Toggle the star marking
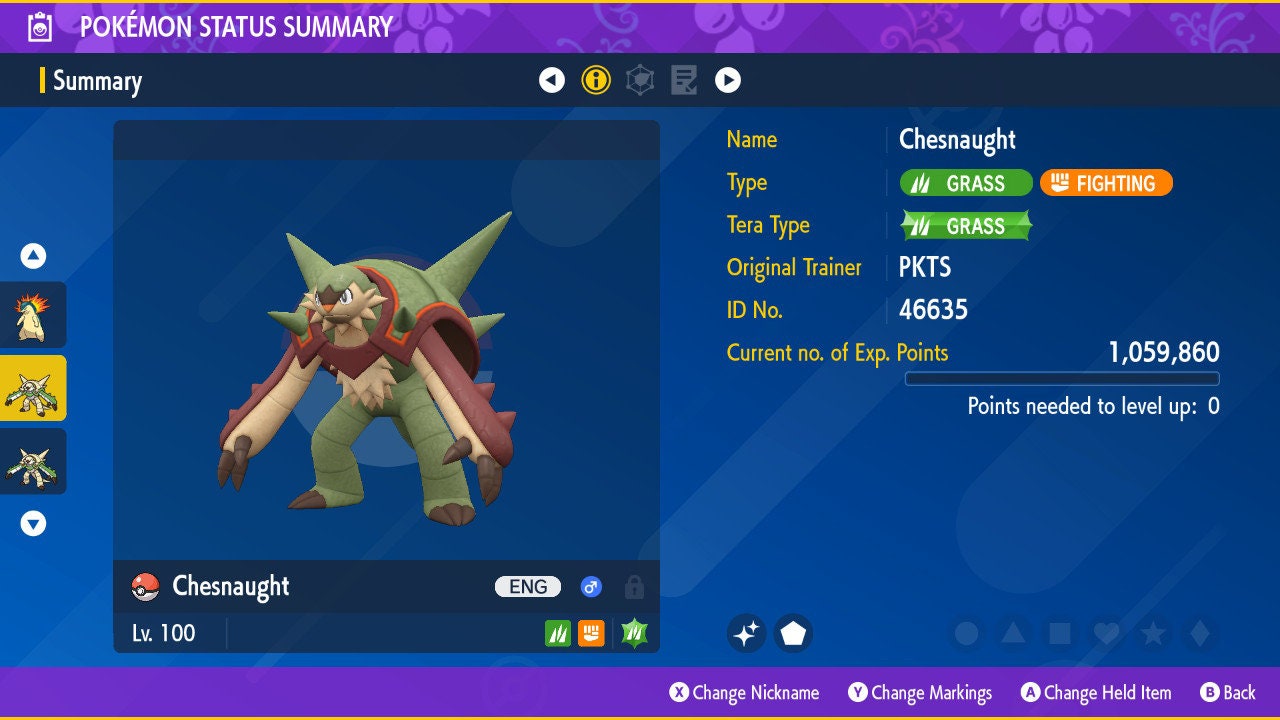The image size is (1280, 720). pyautogui.click(x=1153, y=633)
